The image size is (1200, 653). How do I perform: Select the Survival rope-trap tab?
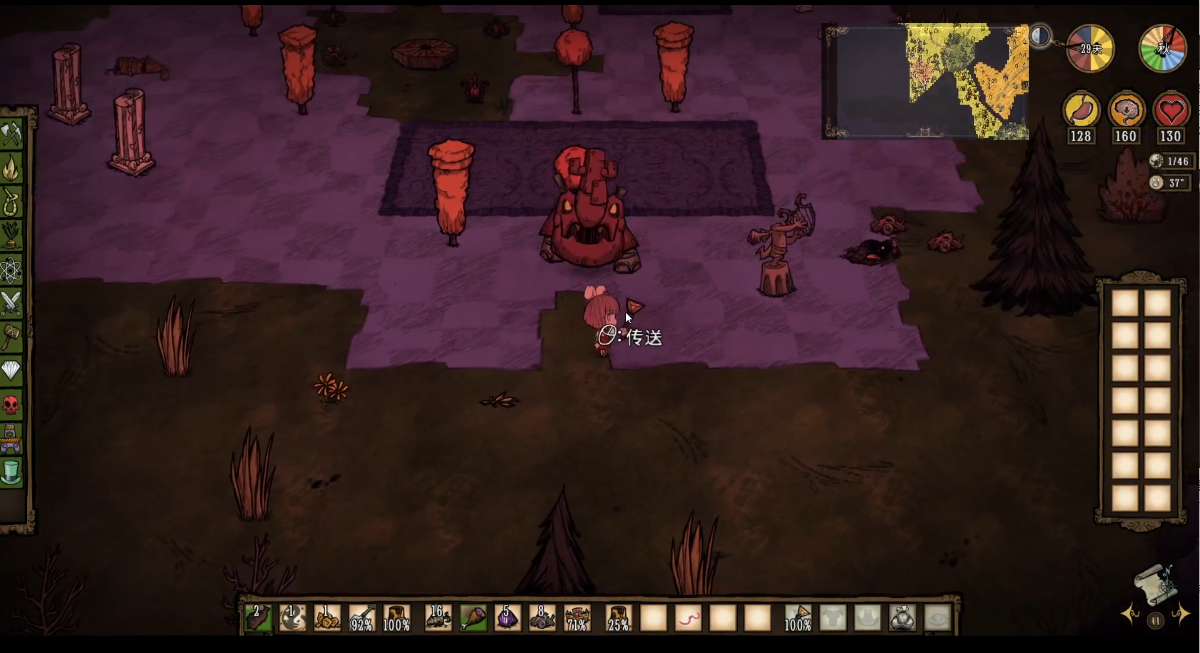[12, 201]
